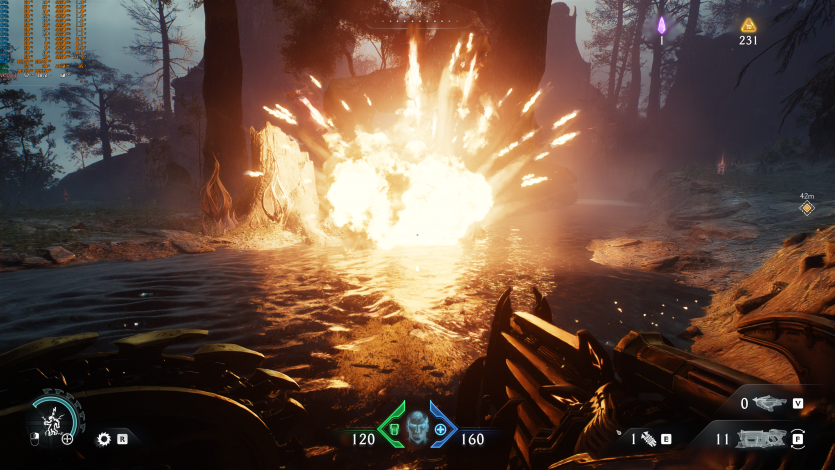Click the character portrait between health and stamina
The image size is (835, 470).
(417, 427)
